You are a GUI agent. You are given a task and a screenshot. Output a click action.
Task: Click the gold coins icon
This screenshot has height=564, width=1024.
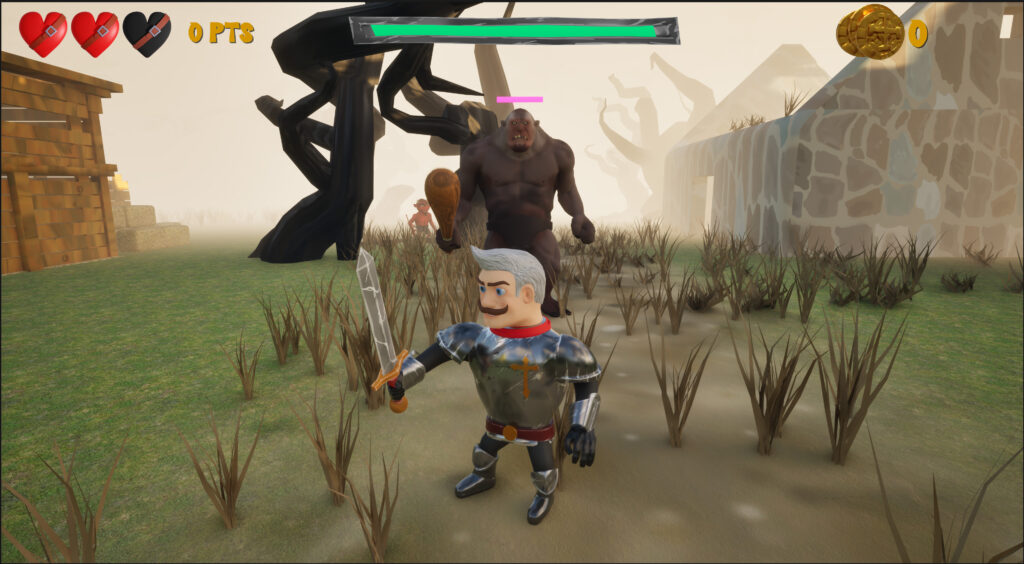click(x=869, y=32)
